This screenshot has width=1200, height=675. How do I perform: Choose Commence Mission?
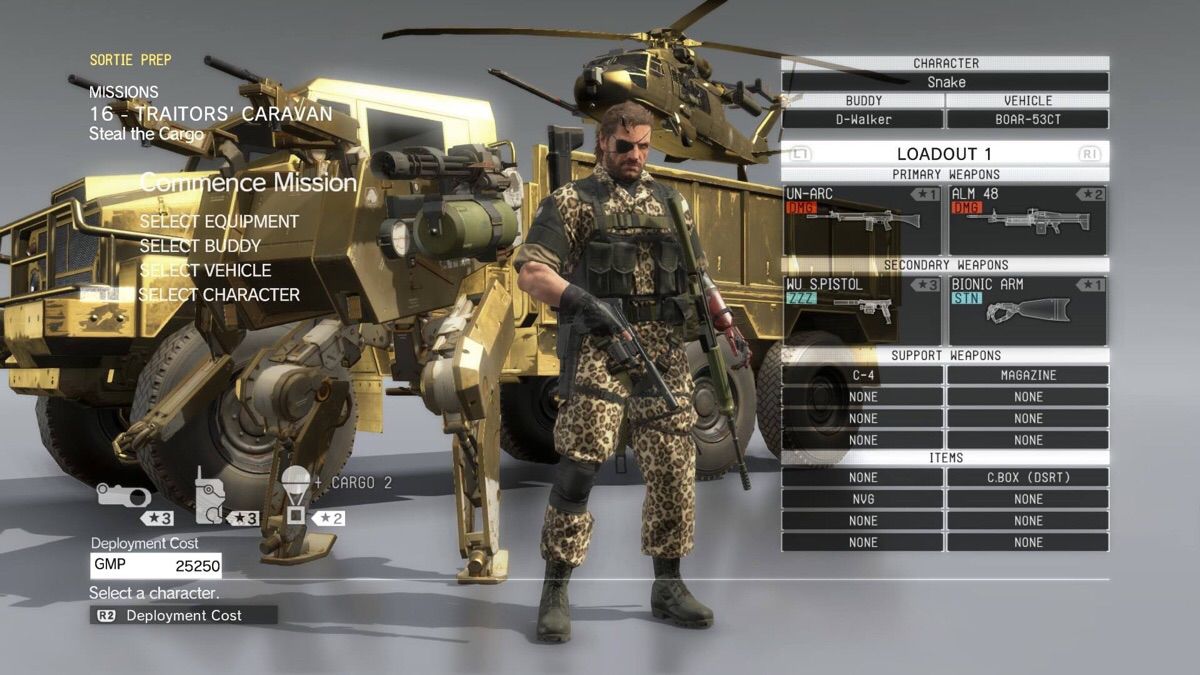click(248, 183)
